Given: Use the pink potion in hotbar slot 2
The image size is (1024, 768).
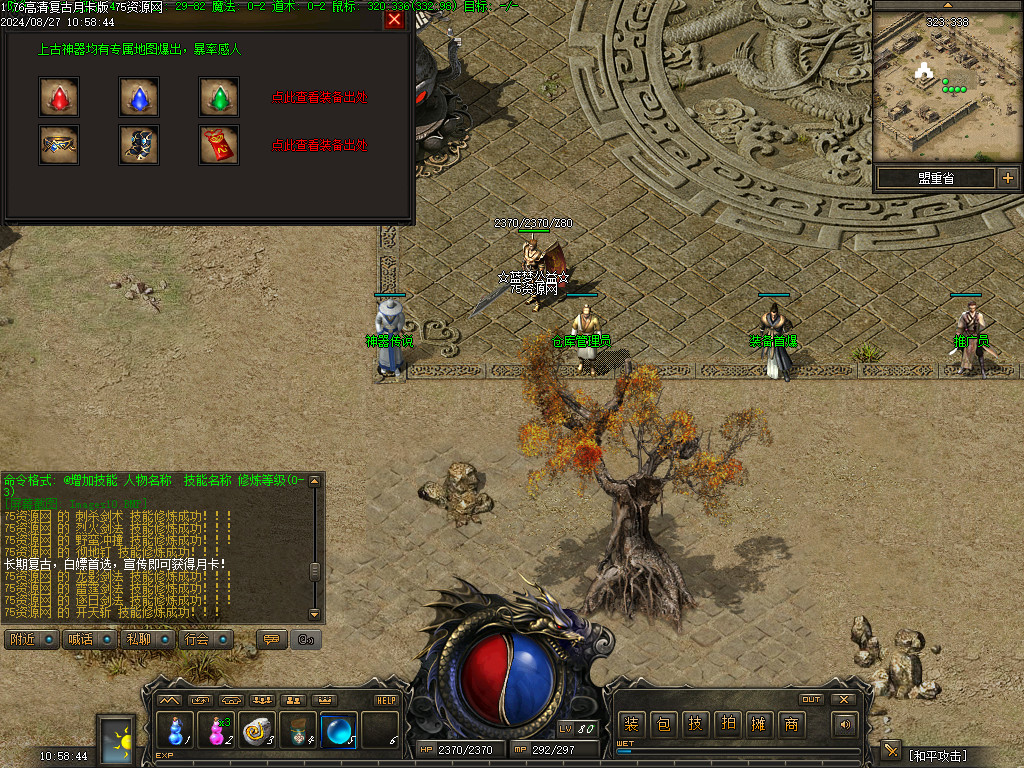Looking at the screenshot, I should [216, 730].
